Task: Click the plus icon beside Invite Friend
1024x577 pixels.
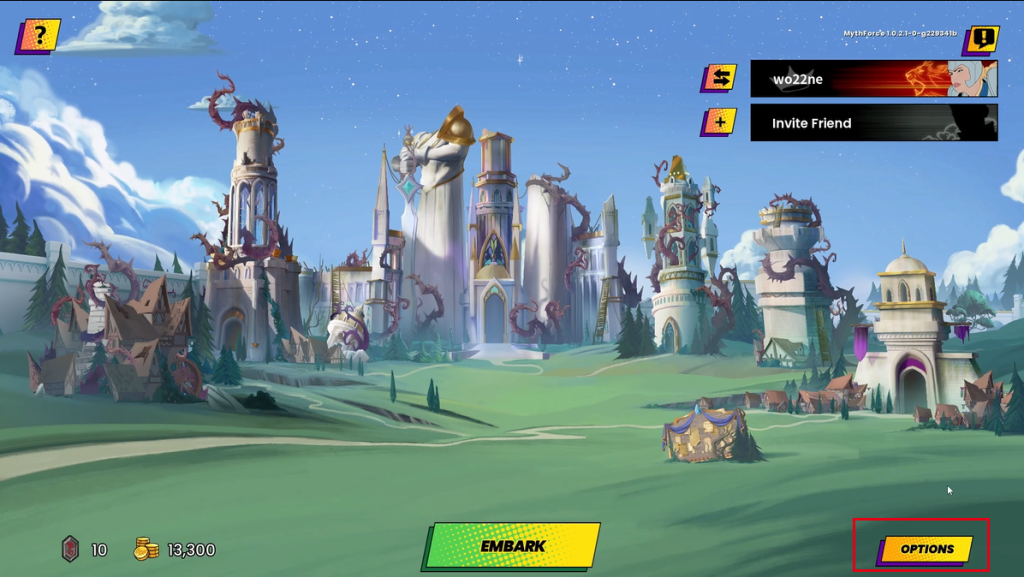Action: pyautogui.click(x=718, y=122)
